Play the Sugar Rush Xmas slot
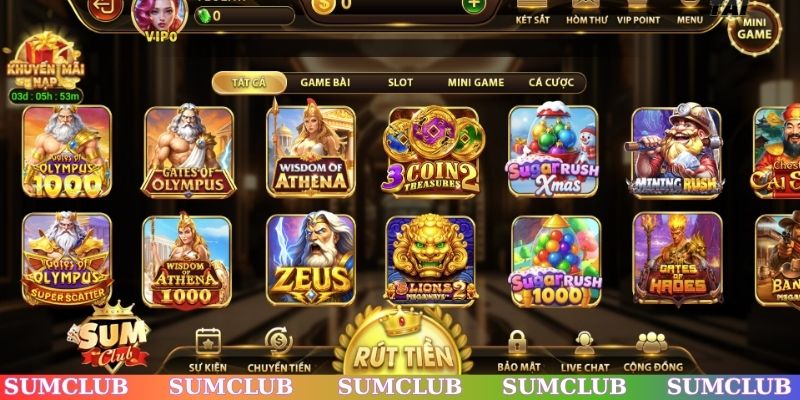The image size is (800, 400). coord(553,151)
